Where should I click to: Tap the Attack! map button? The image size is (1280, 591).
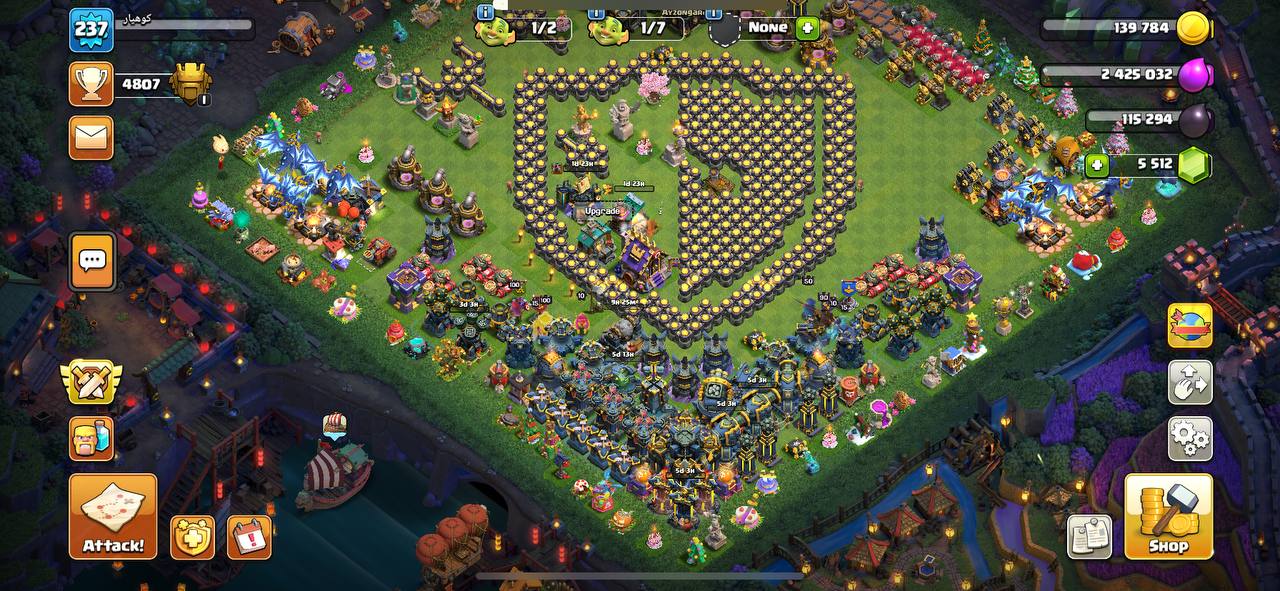(x=113, y=516)
